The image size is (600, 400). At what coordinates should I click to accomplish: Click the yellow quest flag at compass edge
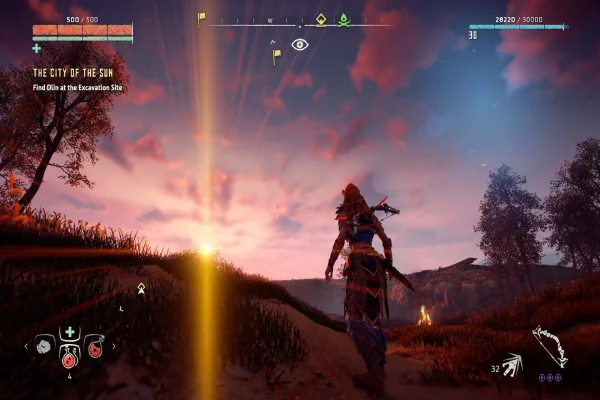(201, 18)
